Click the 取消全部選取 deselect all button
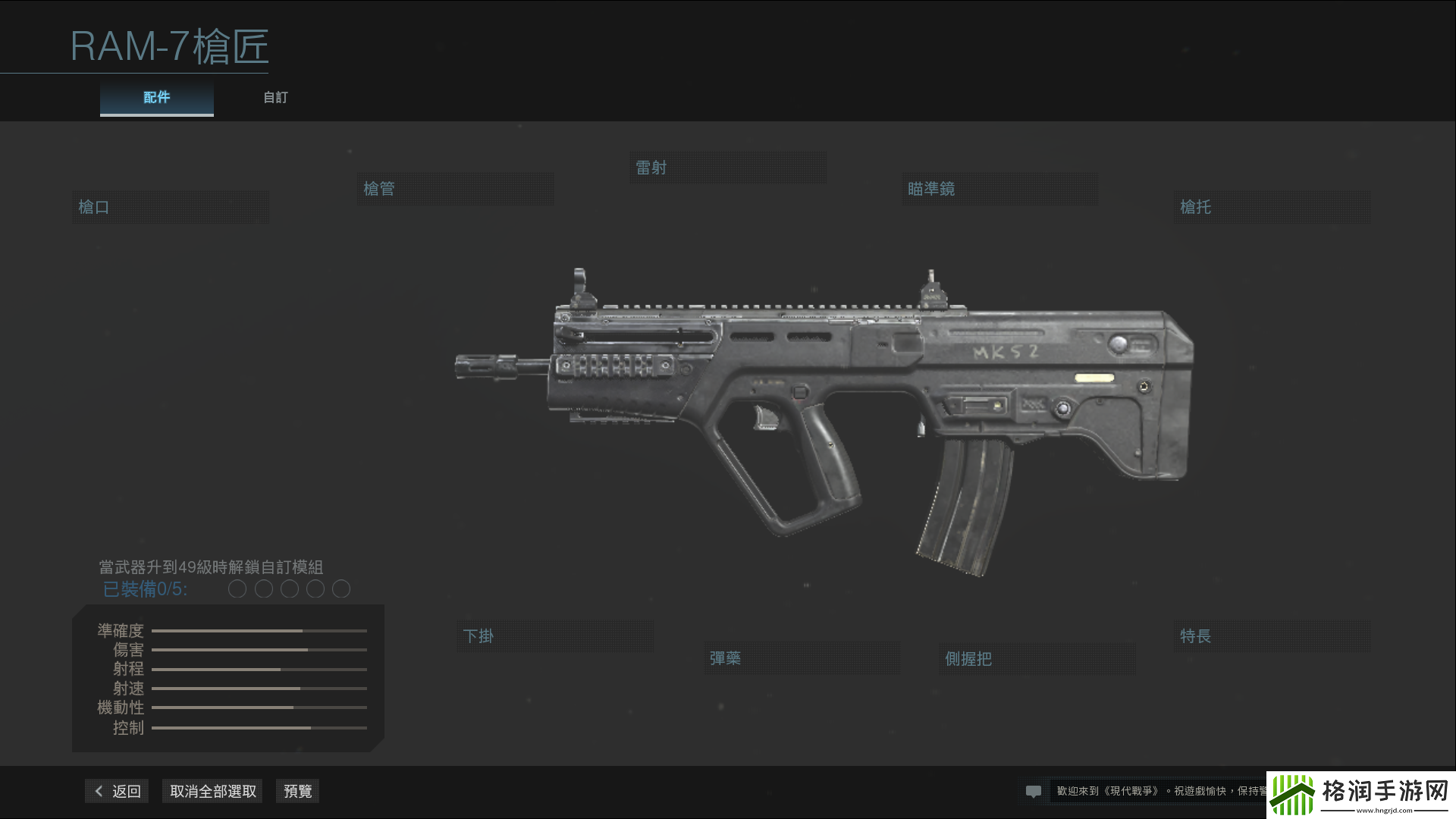This screenshot has height=819, width=1456. (212, 790)
